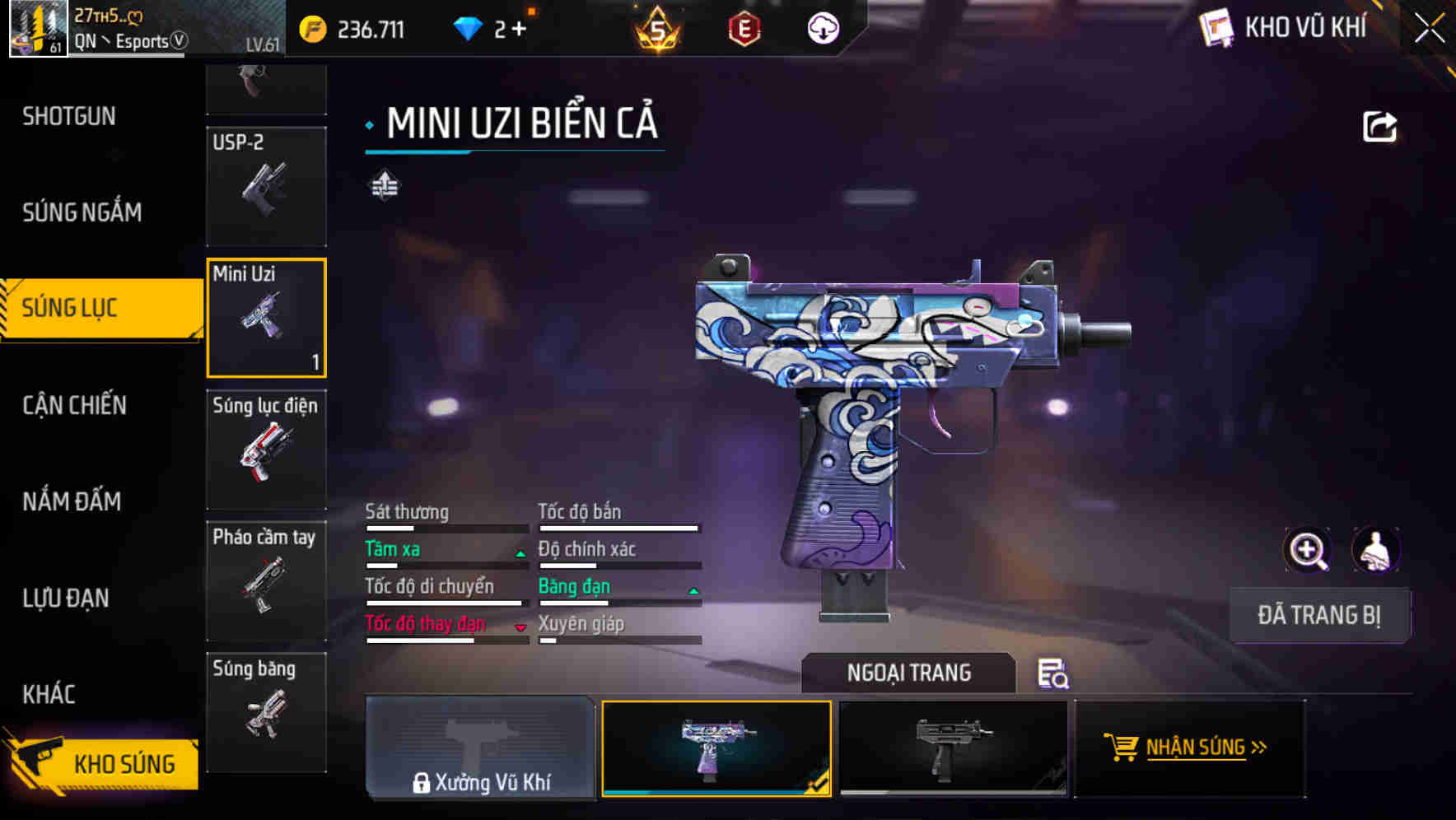Image resolution: width=1456 pixels, height=820 pixels.
Task: Open the SÚNG NGẮM weapon category
Action: click(82, 212)
